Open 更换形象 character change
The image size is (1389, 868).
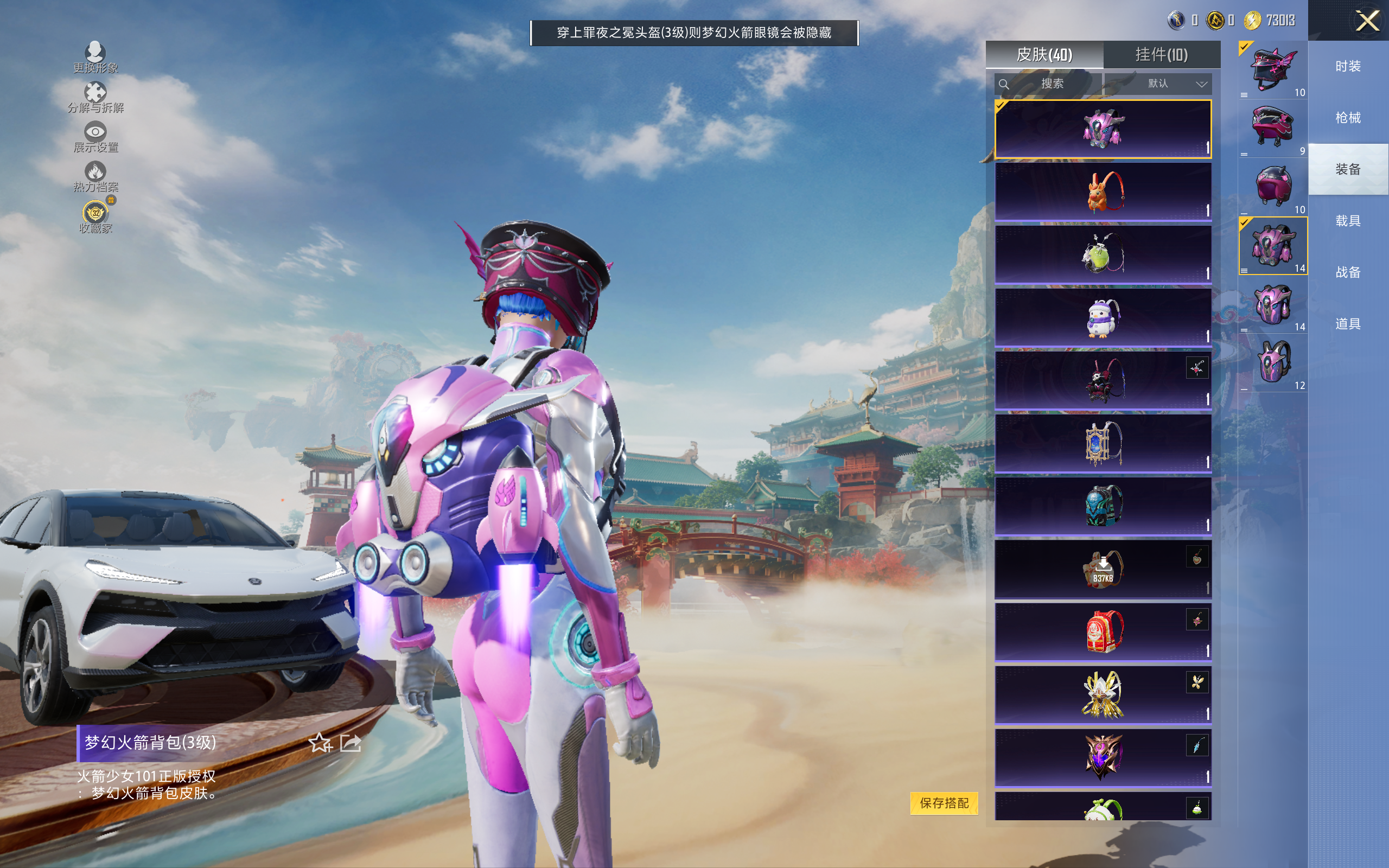pos(95,58)
